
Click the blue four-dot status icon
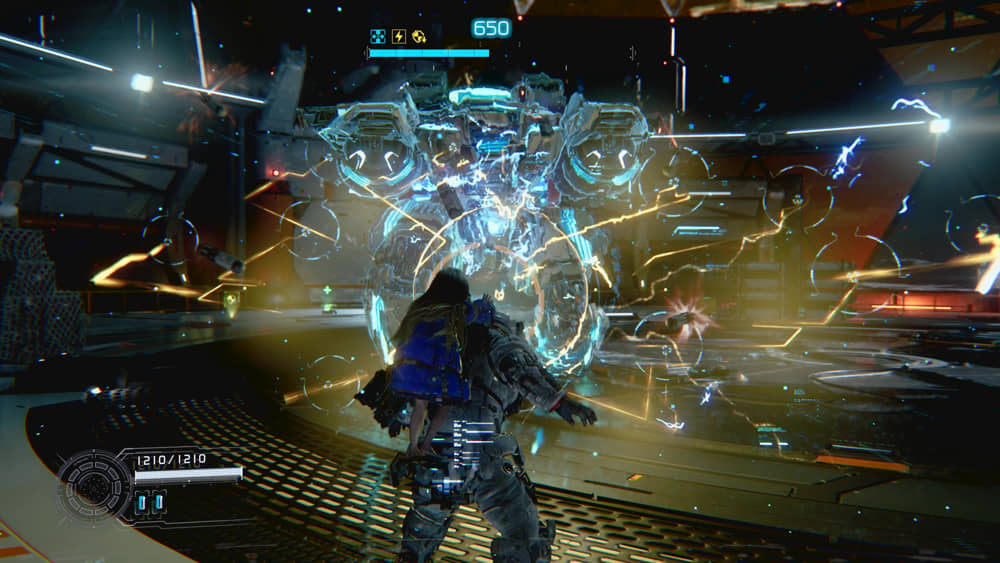point(378,37)
